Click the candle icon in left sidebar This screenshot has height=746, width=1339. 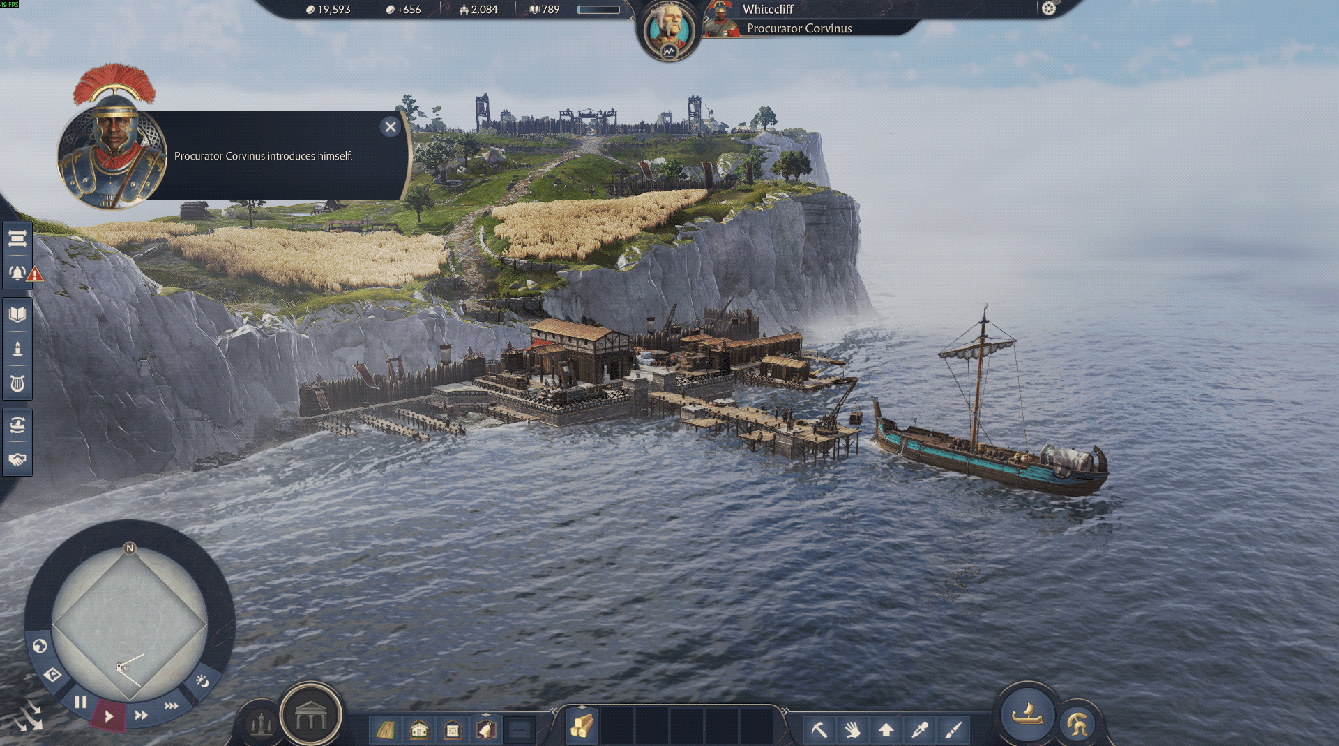tap(18, 349)
